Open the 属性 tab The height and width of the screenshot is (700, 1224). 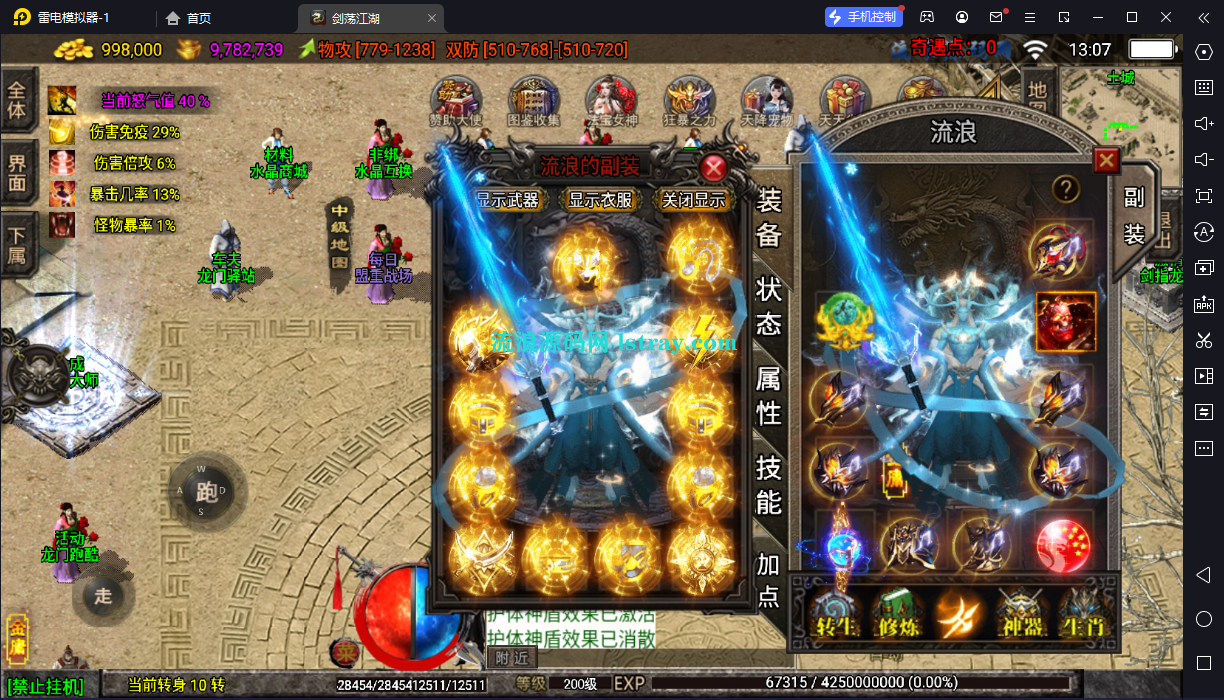click(x=769, y=394)
